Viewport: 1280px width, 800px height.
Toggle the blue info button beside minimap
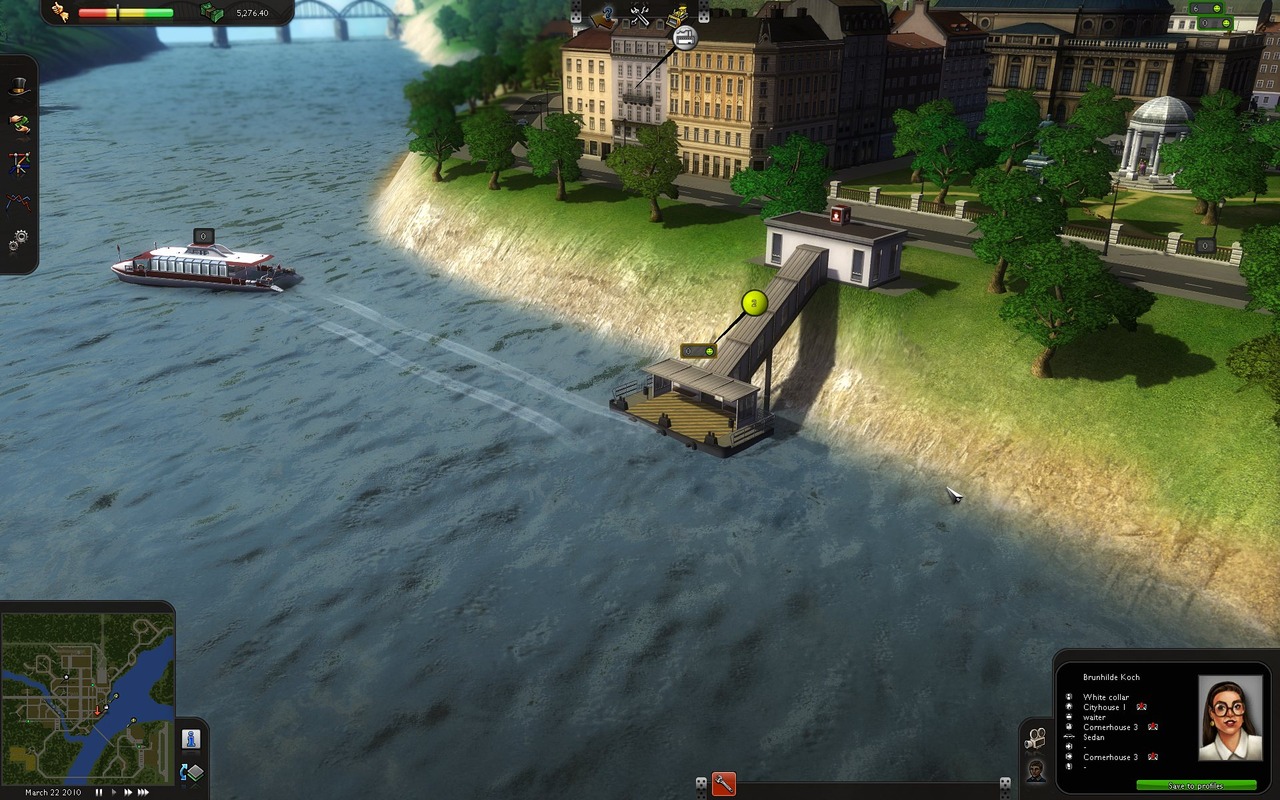[x=191, y=739]
